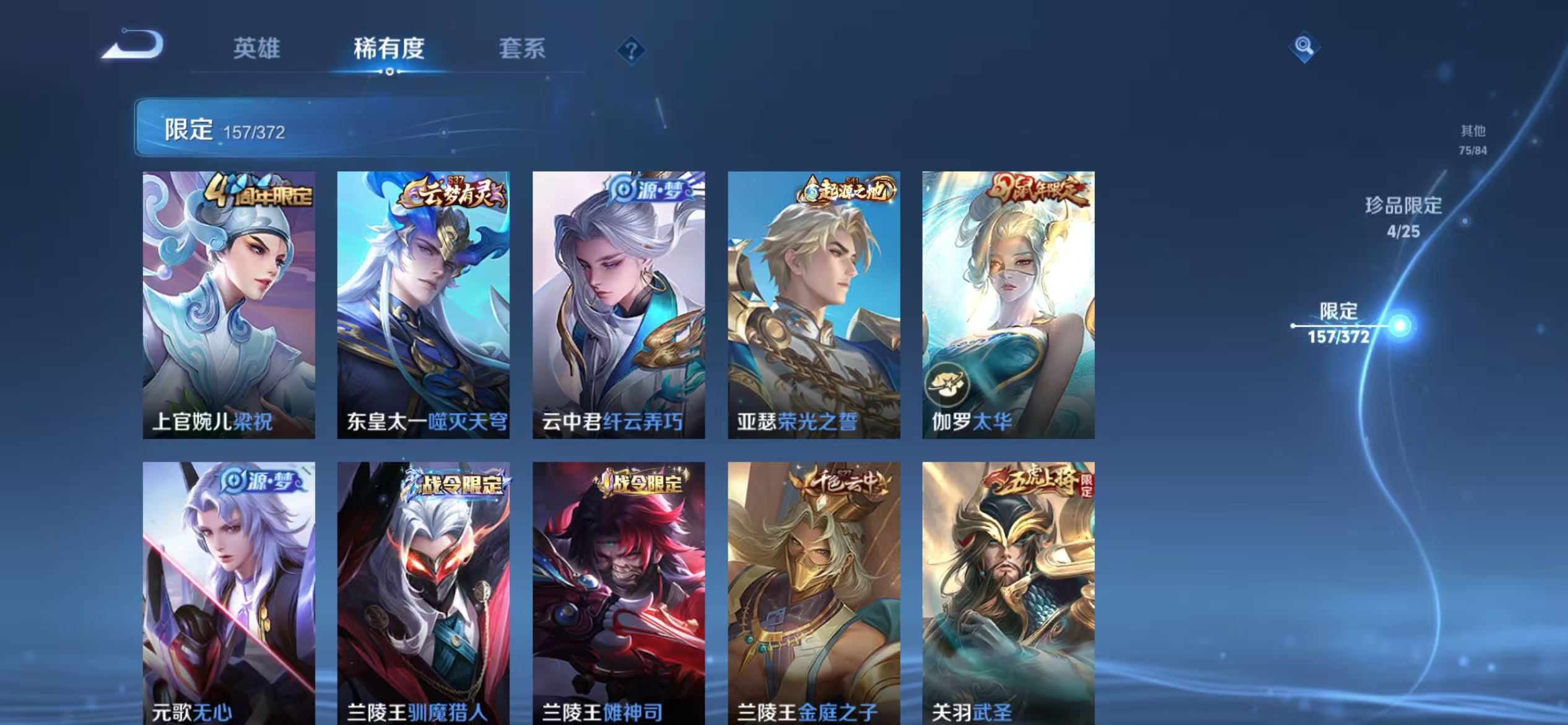Click the 云梦有灵 S37 badge on 东皇太一 card

pos(453,193)
